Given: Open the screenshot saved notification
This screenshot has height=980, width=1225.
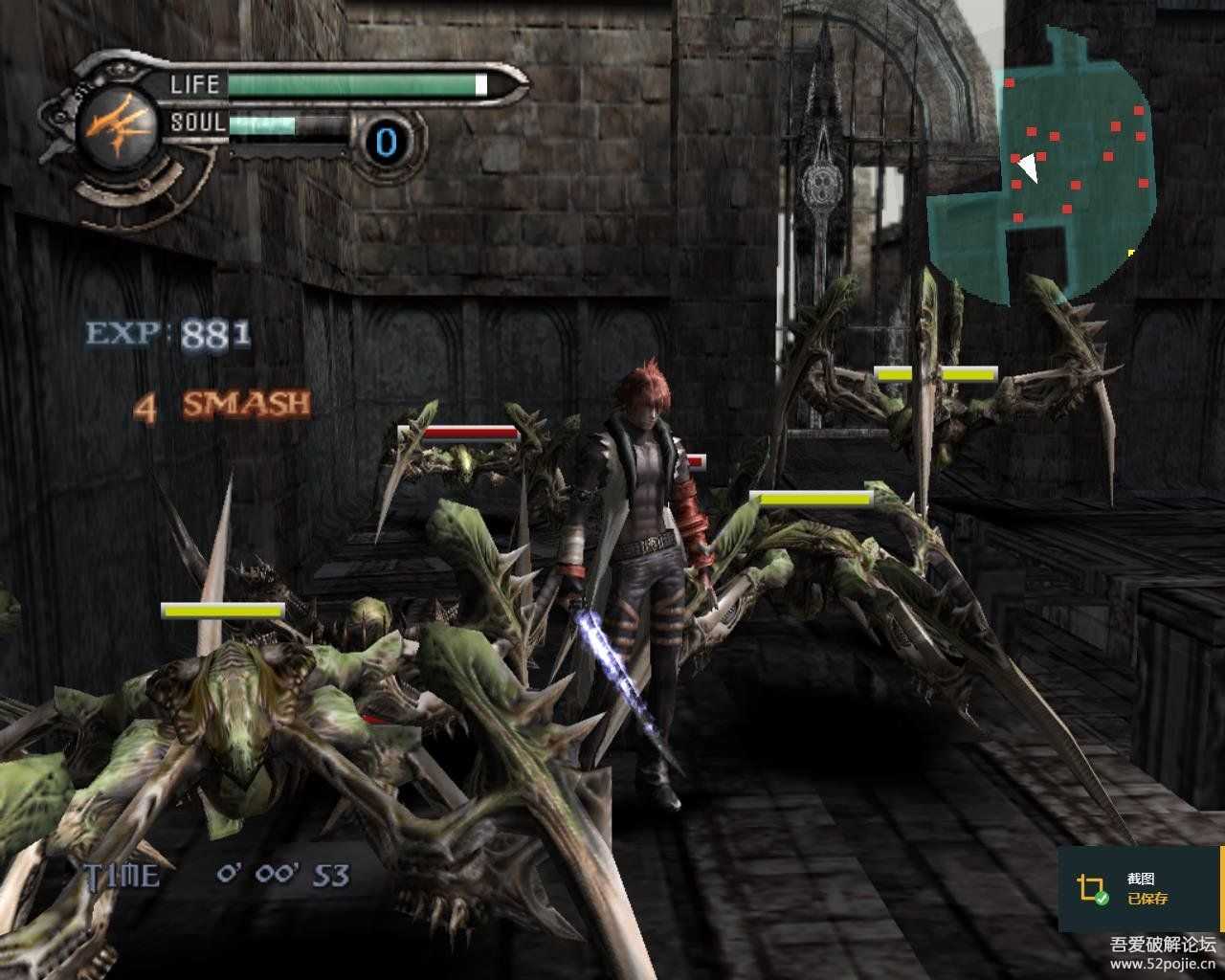Looking at the screenshot, I should [1139, 889].
